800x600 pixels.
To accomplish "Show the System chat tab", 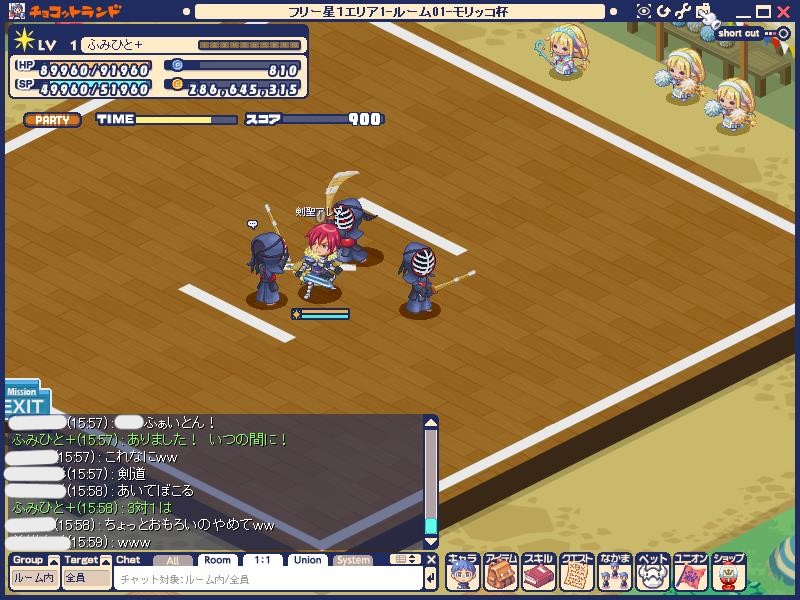I will (353, 560).
